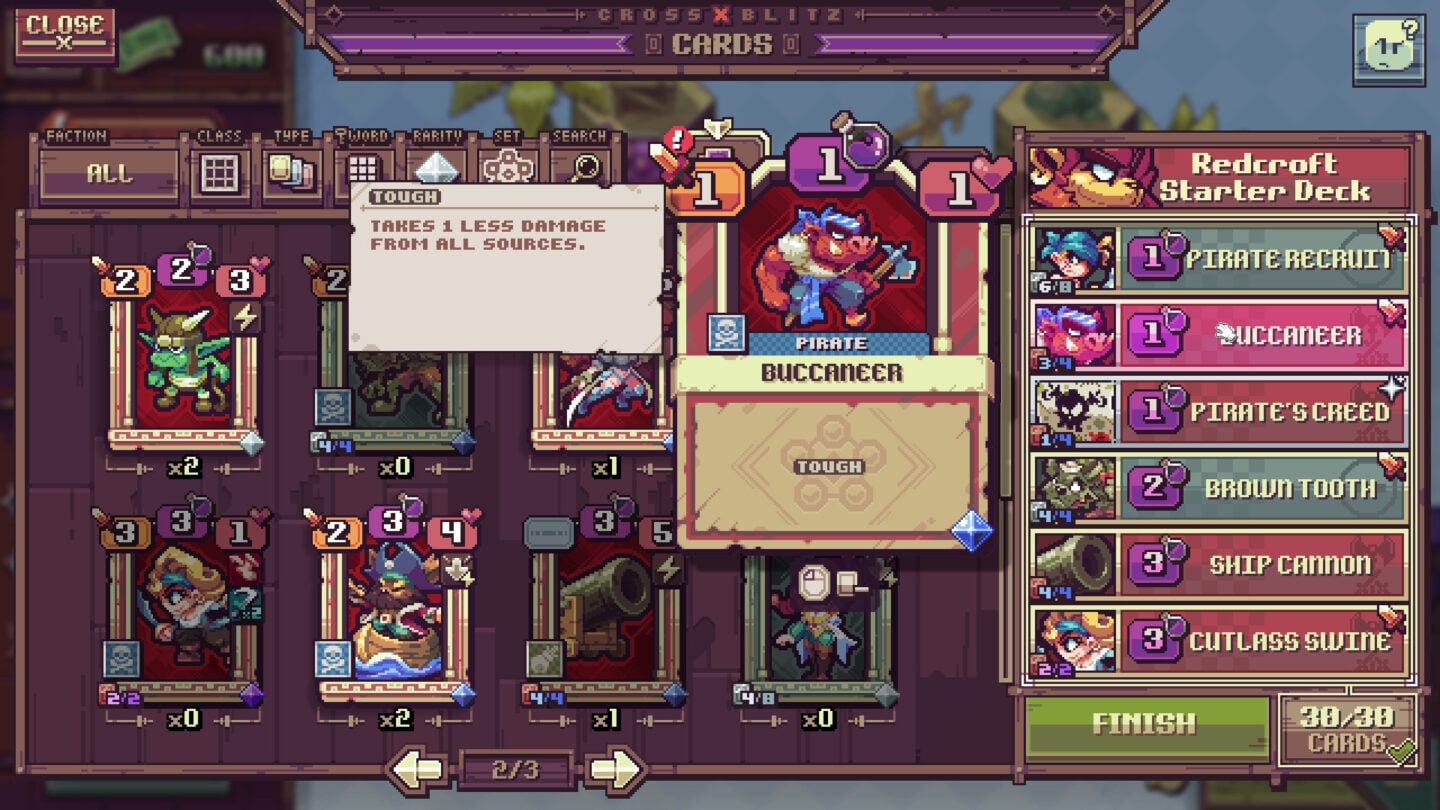The width and height of the screenshot is (1440, 810).
Task: Select the Cutlass Swine deck entry
Action: pyautogui.click(x=1260, y=641)
